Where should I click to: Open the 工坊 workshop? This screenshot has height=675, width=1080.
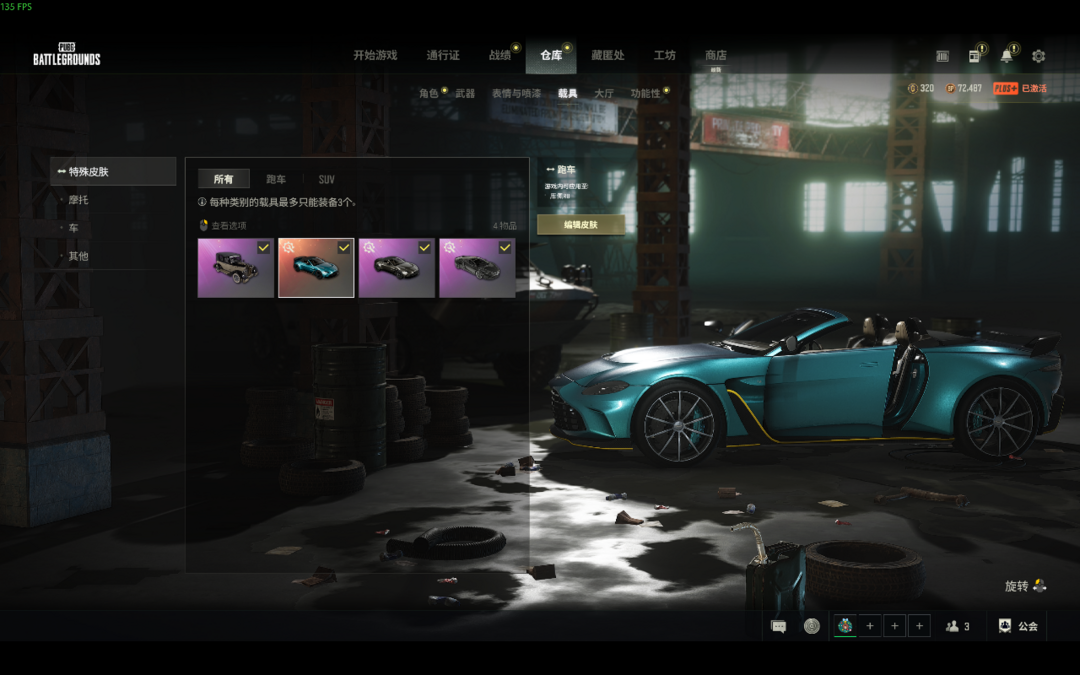point(665,56)
